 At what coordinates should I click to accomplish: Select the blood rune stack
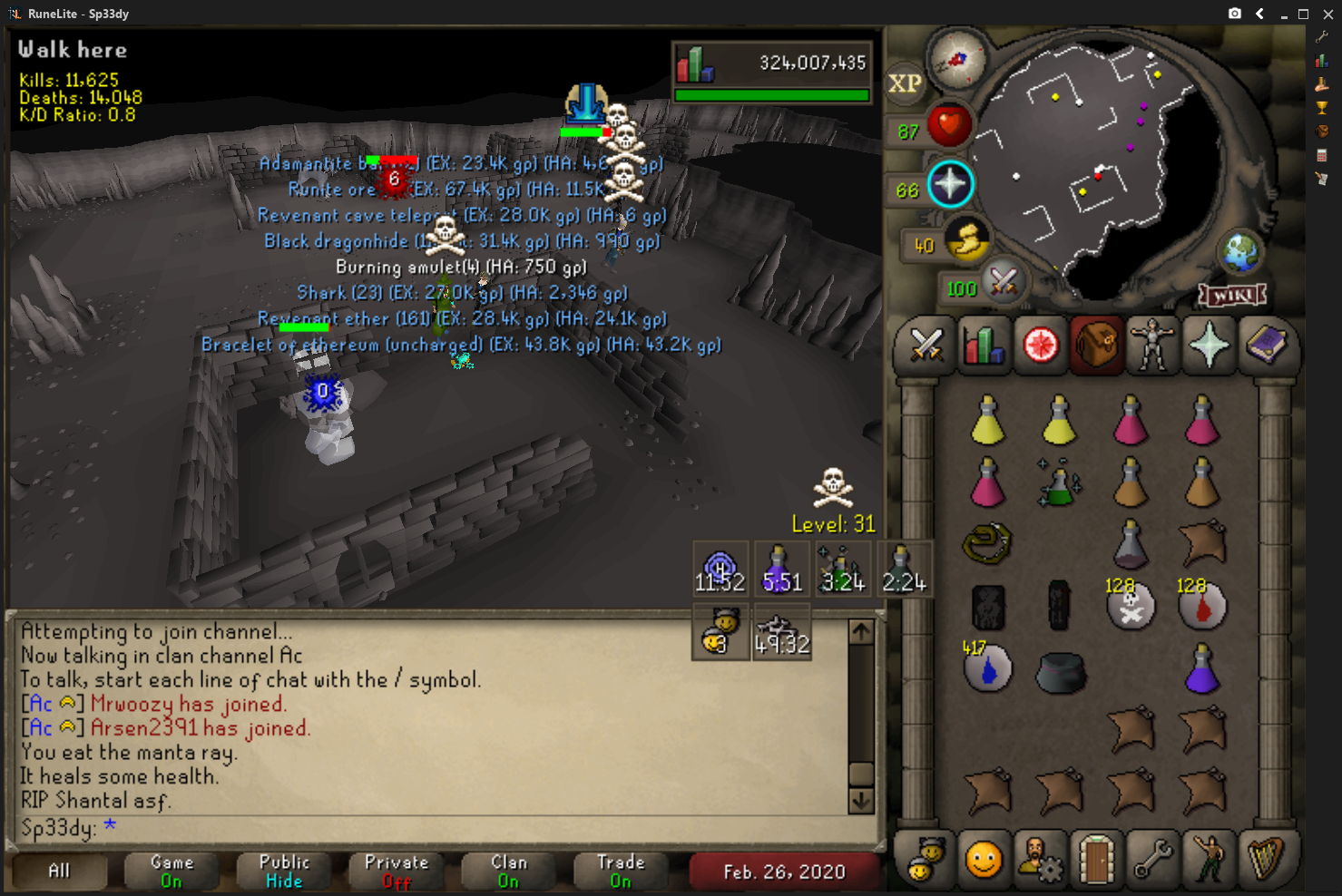(1202, 607)
